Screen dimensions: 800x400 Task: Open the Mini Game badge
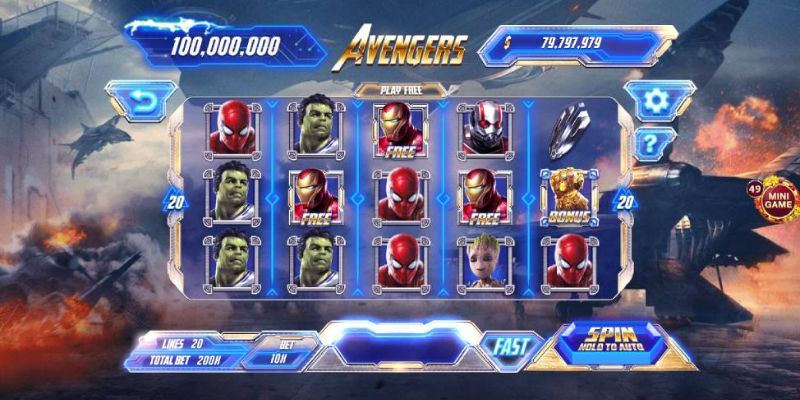pos(778,199)
